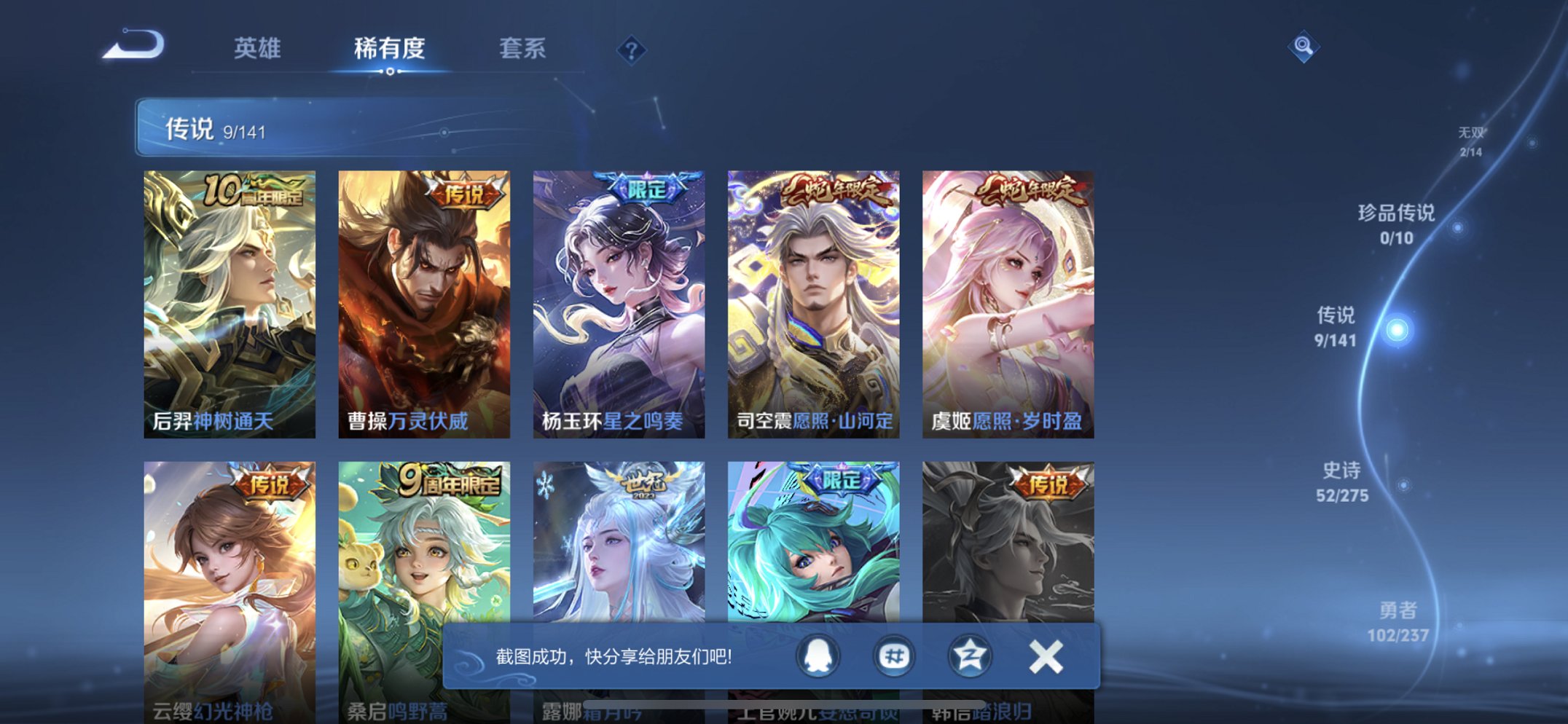The height and width of the screenshot is (724, 1568).
Task: Share via the hashtag community icon
Action: coord(894,655)
